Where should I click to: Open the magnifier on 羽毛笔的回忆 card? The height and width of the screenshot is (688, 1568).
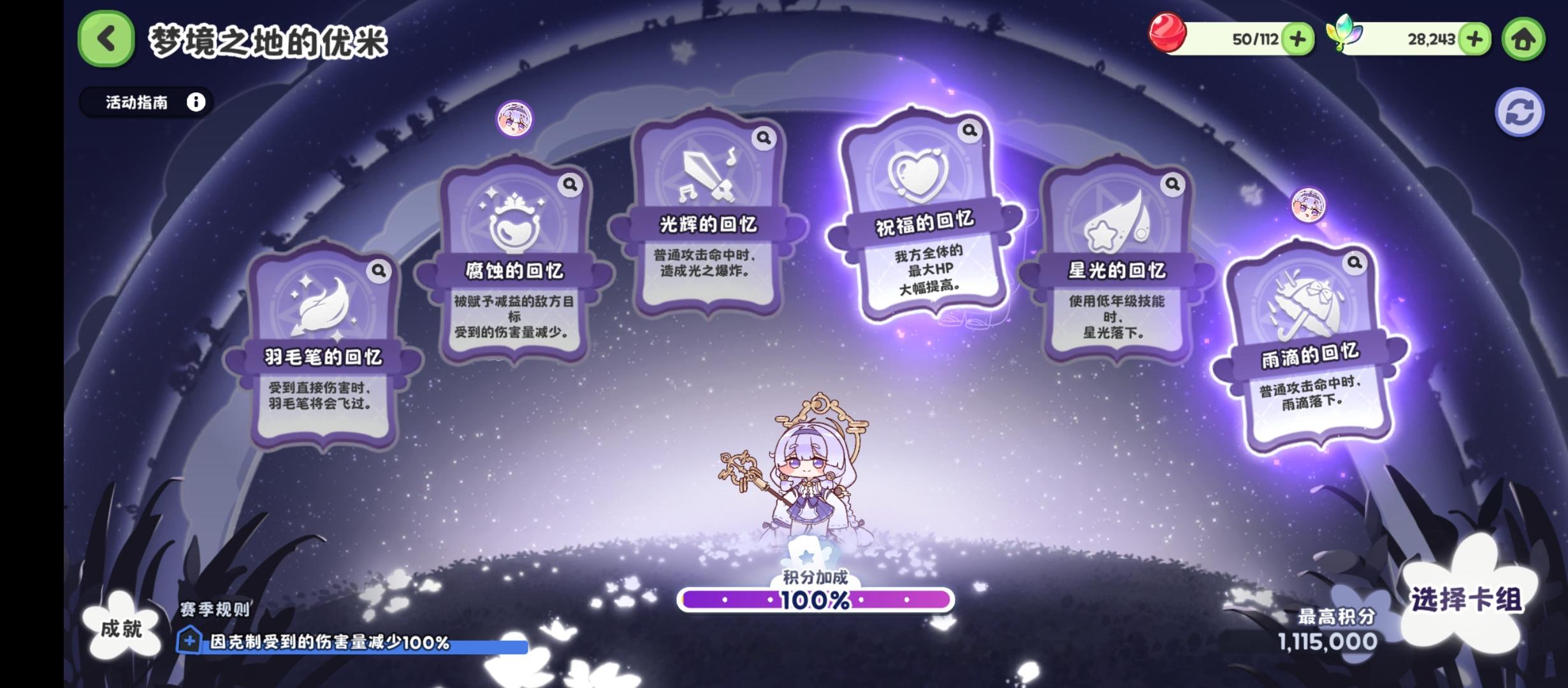379,270
